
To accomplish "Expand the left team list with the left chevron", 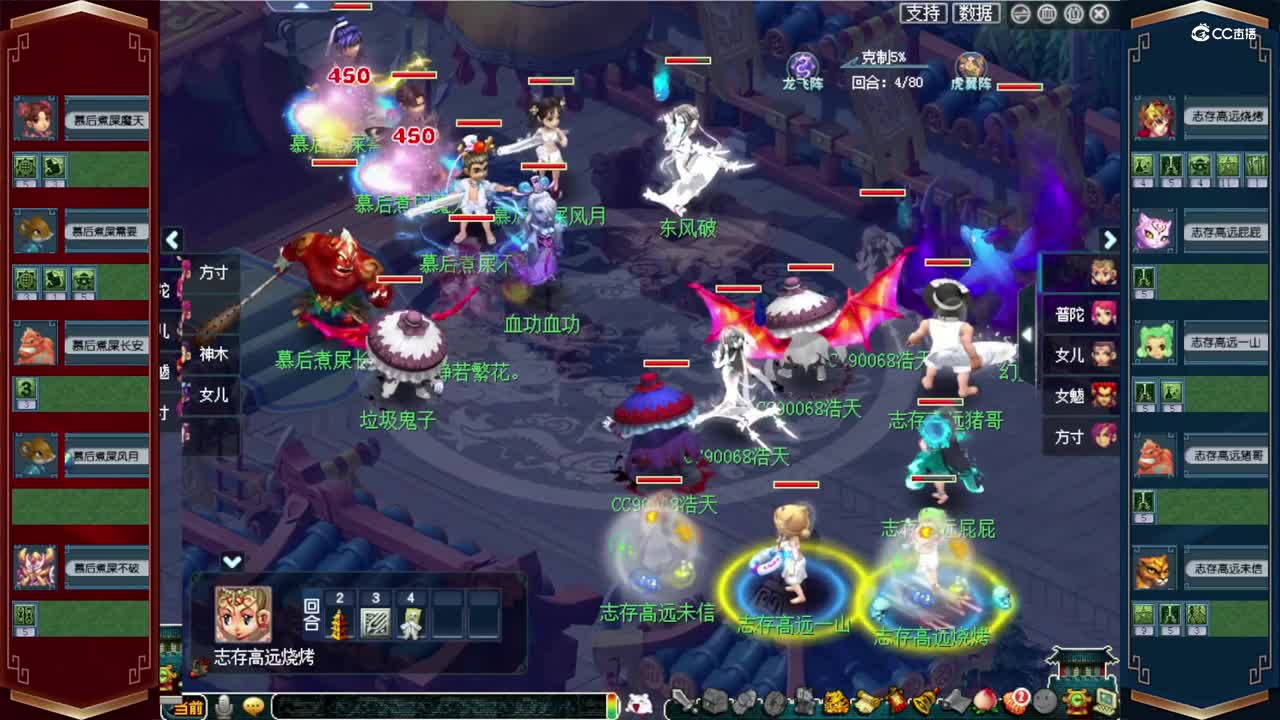I will click(x=172, y=240).
